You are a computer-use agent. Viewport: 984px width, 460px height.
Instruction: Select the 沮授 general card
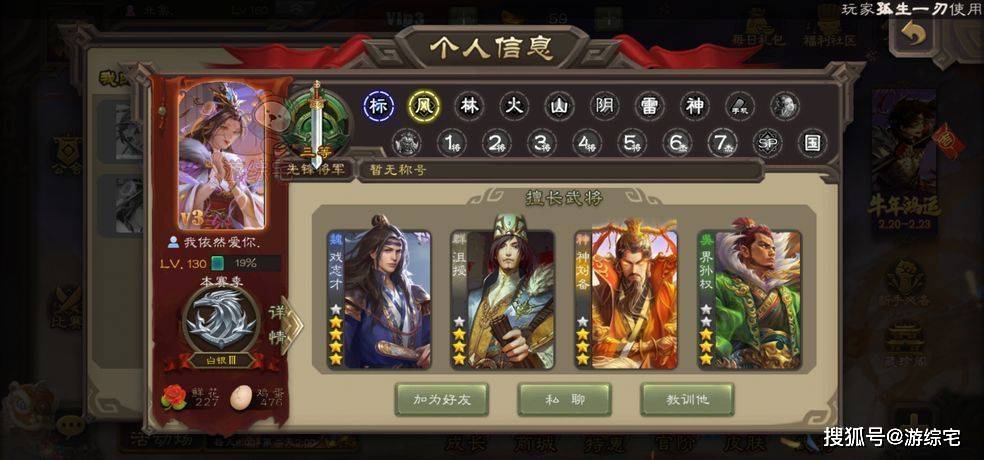click(x=503, y=299)
